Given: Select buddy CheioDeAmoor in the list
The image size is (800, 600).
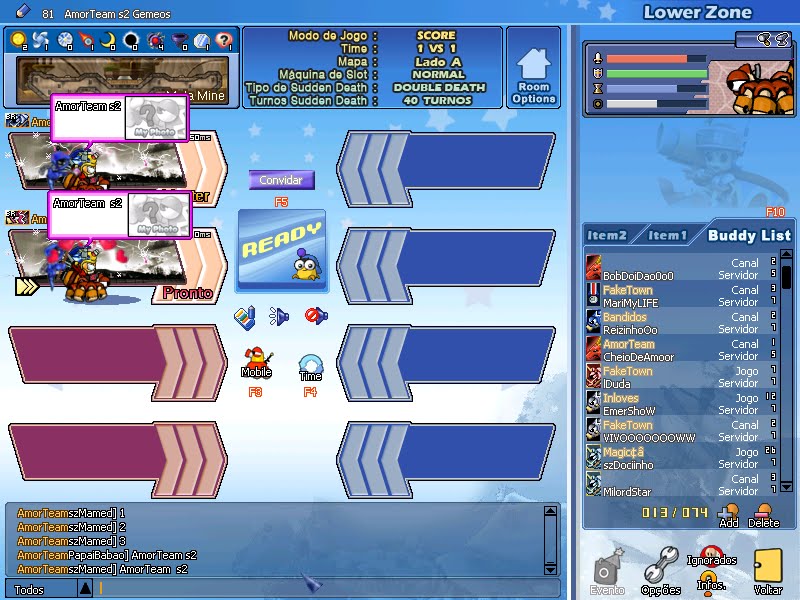Looking at the screenshot, I should tap(638, 357).
